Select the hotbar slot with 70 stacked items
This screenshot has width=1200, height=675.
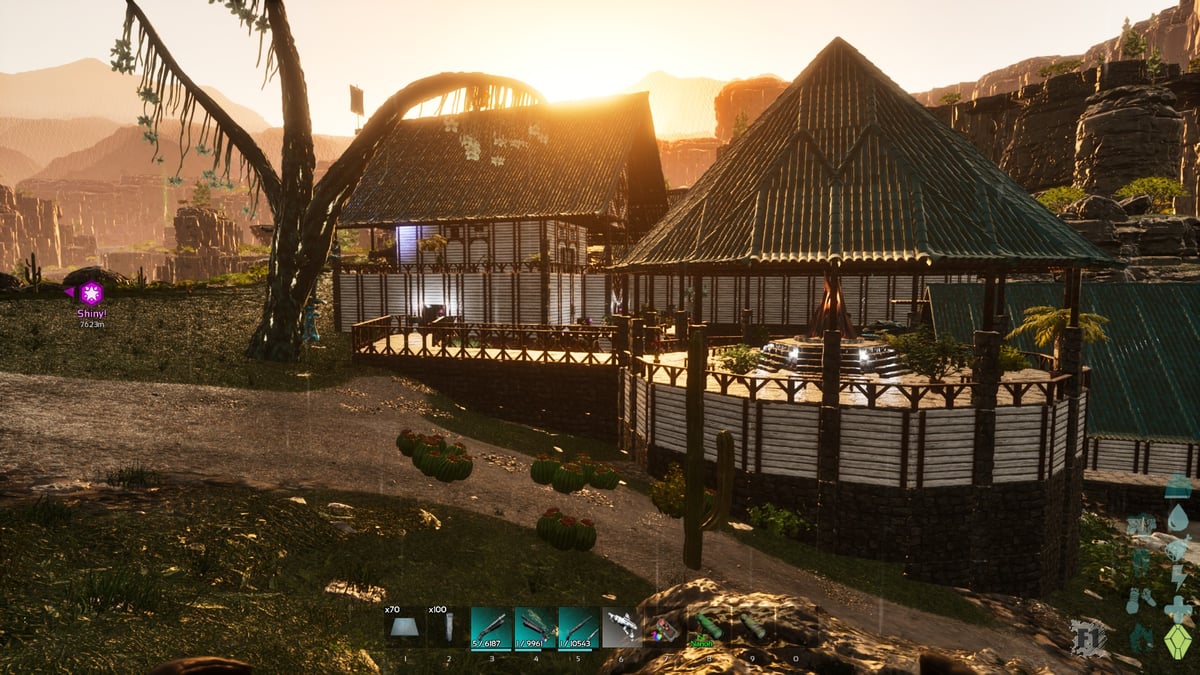point(404,628)
